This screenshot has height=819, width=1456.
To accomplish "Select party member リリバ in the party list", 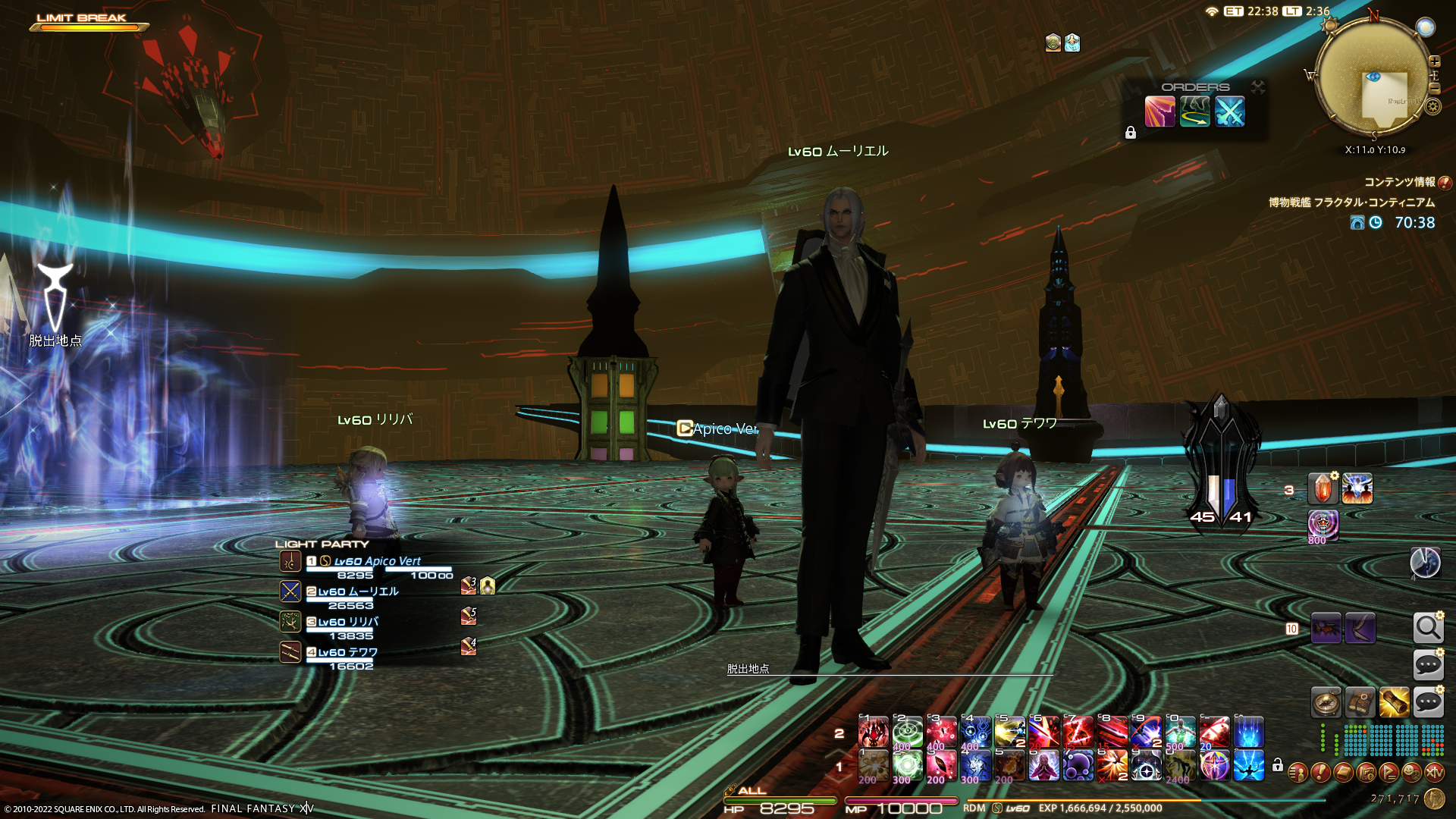I will 347,622.
